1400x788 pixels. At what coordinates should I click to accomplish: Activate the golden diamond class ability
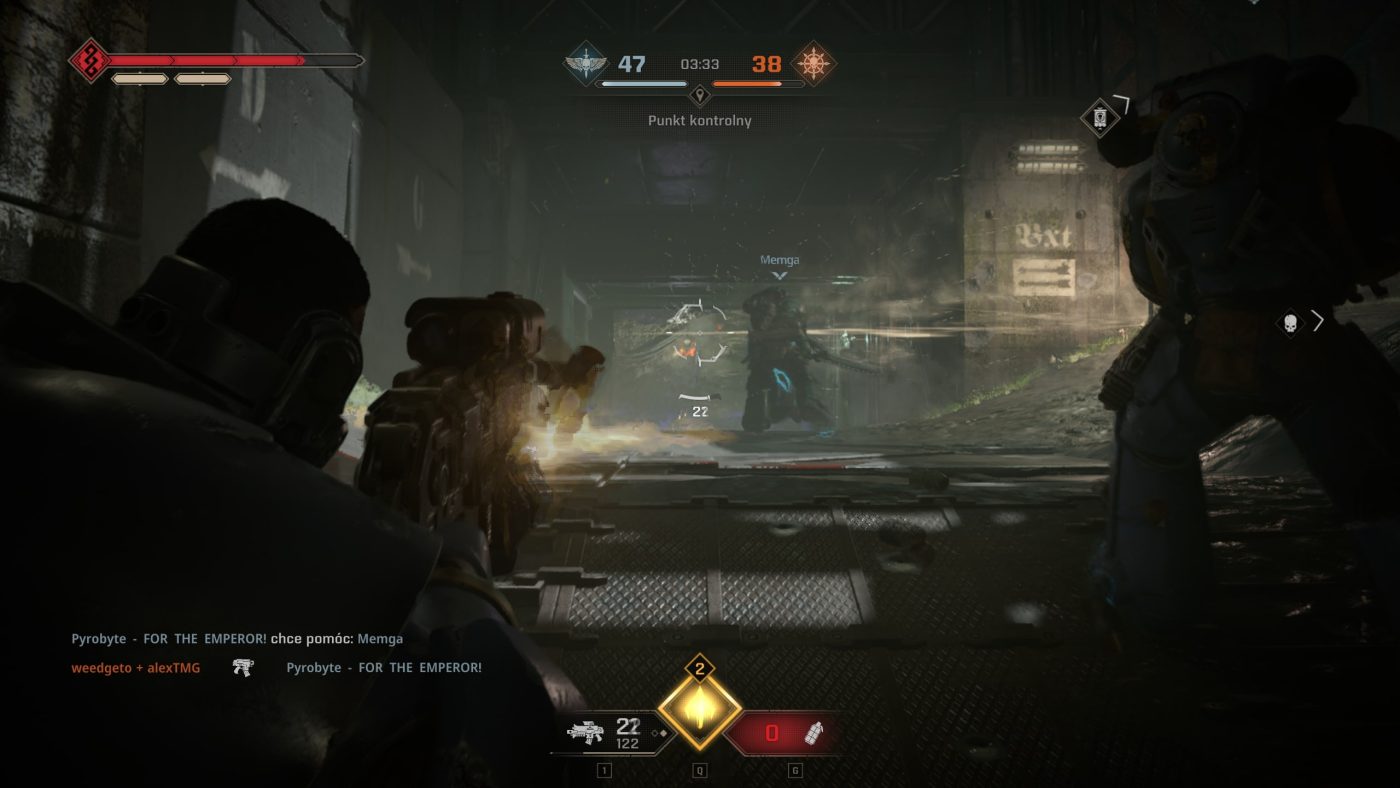coord(700,711)
